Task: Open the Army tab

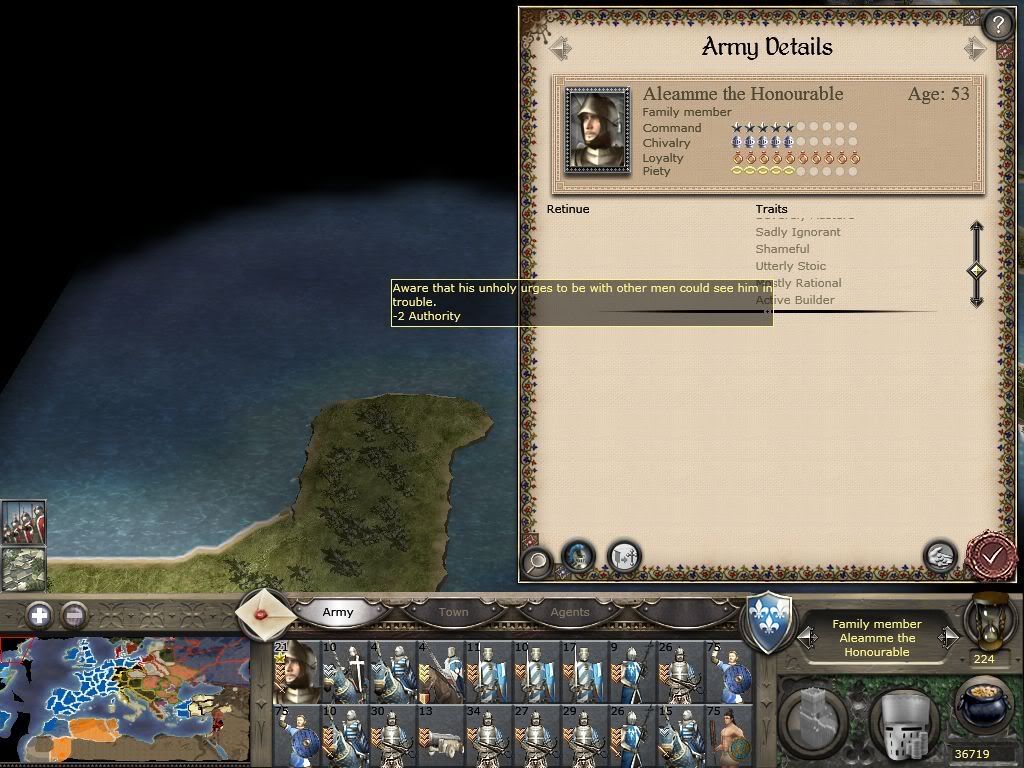Action: click(337, 612)
